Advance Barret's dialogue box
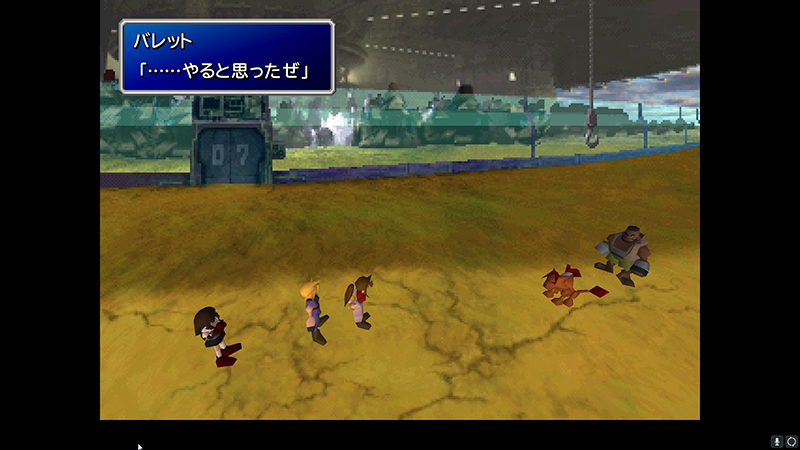Image resolution: width=800 pixels, height=450 pixels. coord(227,57)
